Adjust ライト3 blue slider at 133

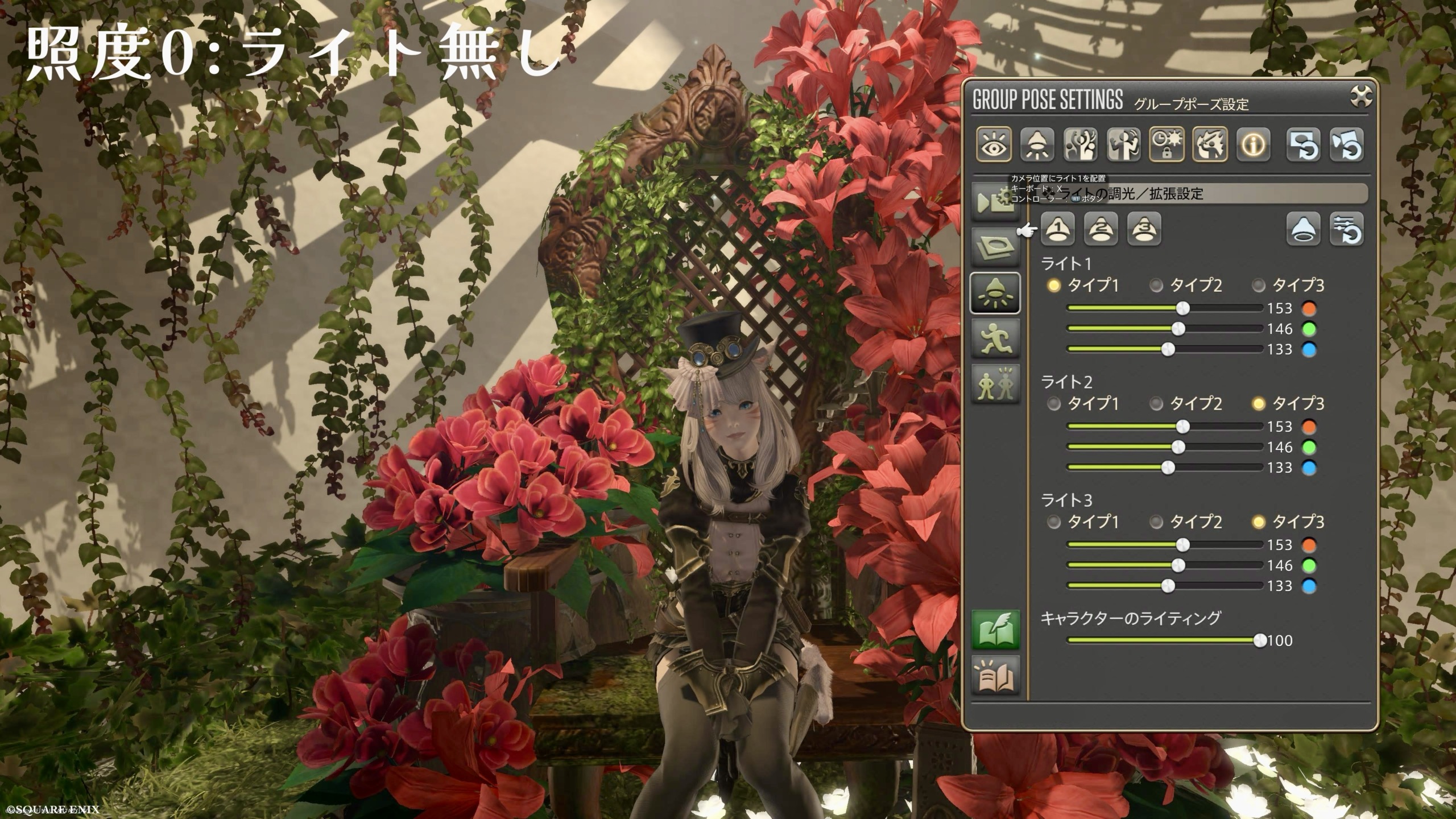point(1168,586)
